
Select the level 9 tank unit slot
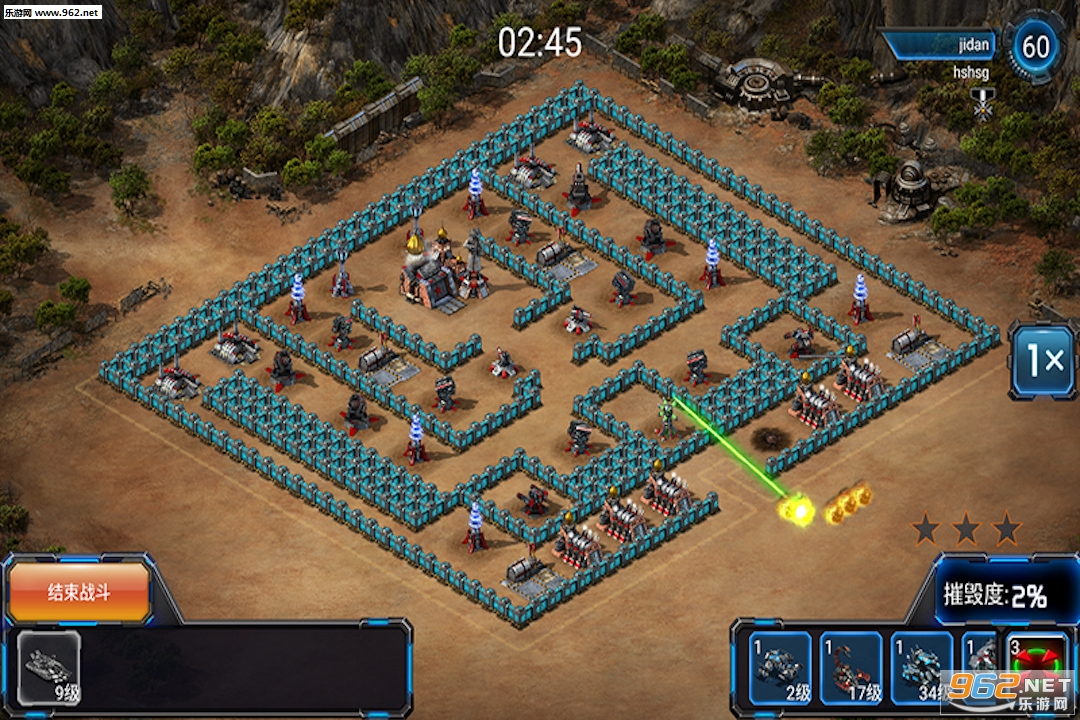coord(49,668)
